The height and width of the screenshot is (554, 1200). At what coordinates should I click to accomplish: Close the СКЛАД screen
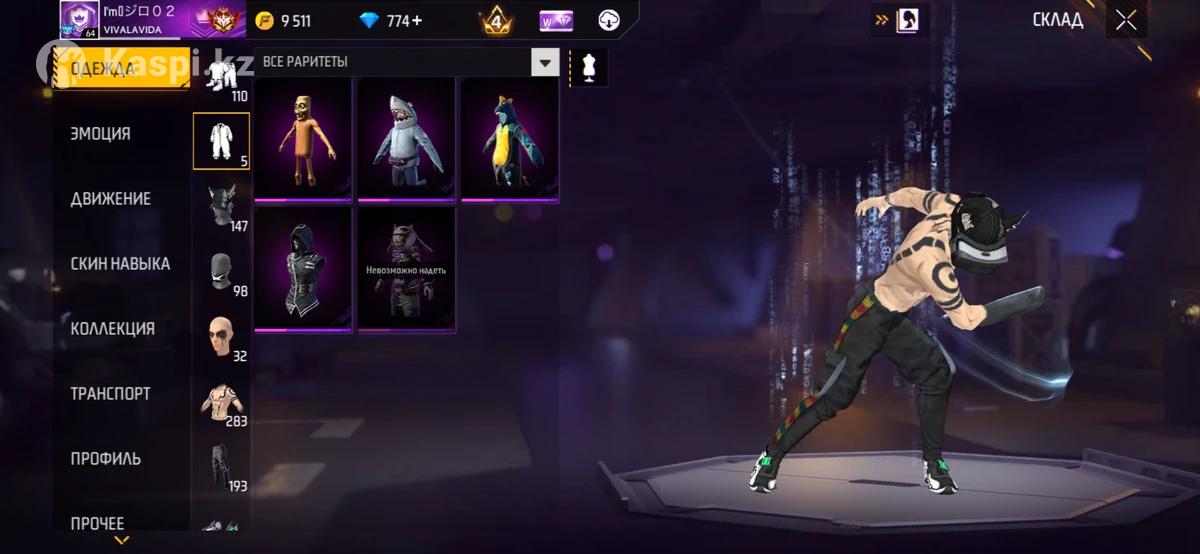1126,20
